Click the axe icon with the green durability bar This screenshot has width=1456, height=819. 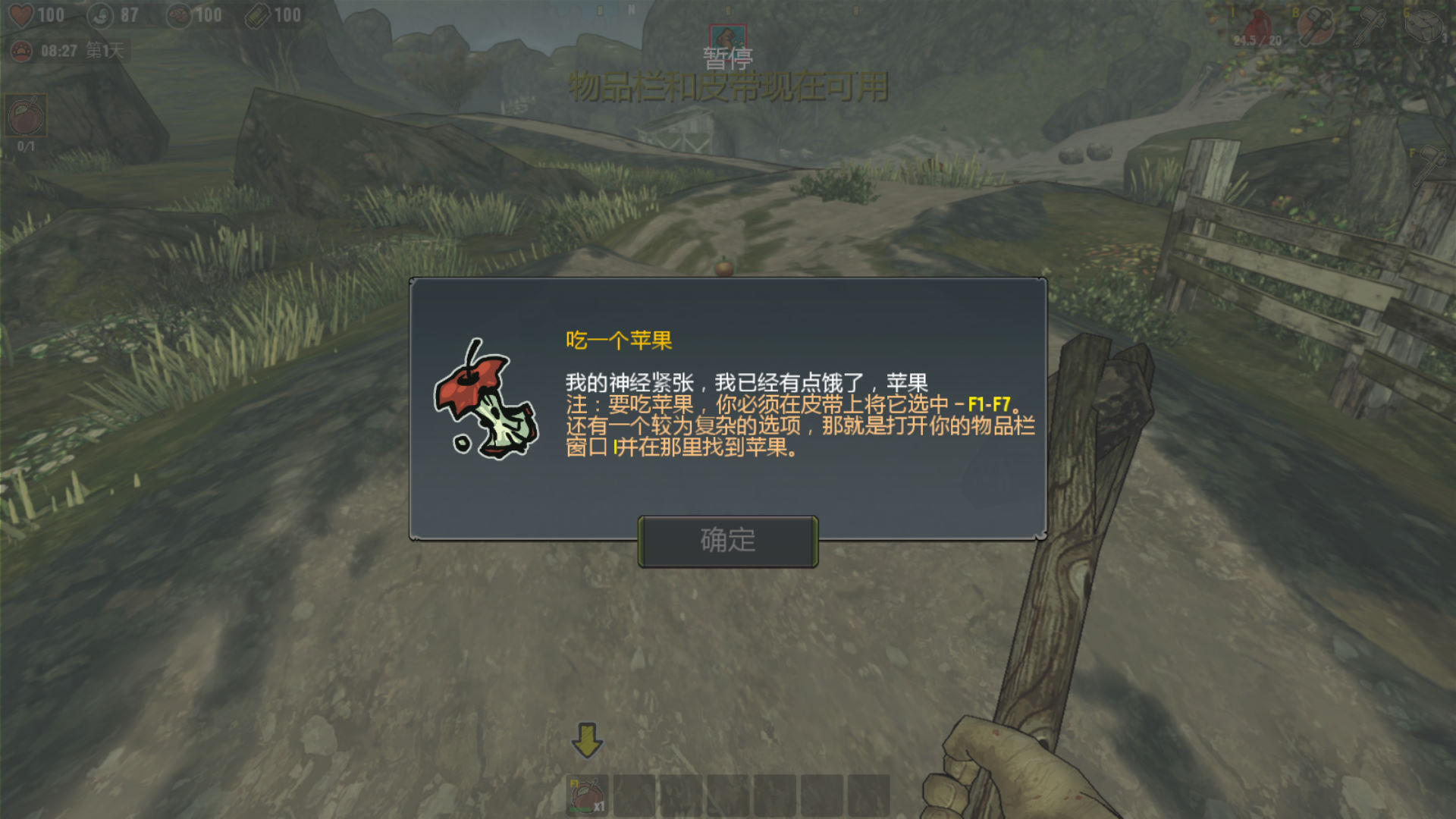pos(1370,24)
